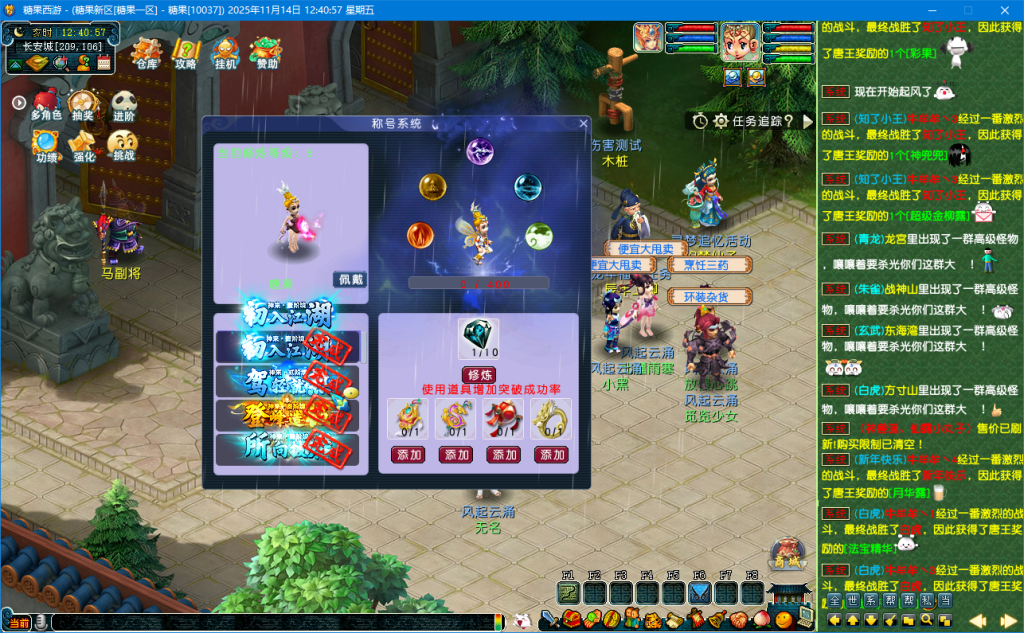The height and width of the screenshot is (633, 1024).
Task: Select the red fire orb
Action: click(421, 236)
